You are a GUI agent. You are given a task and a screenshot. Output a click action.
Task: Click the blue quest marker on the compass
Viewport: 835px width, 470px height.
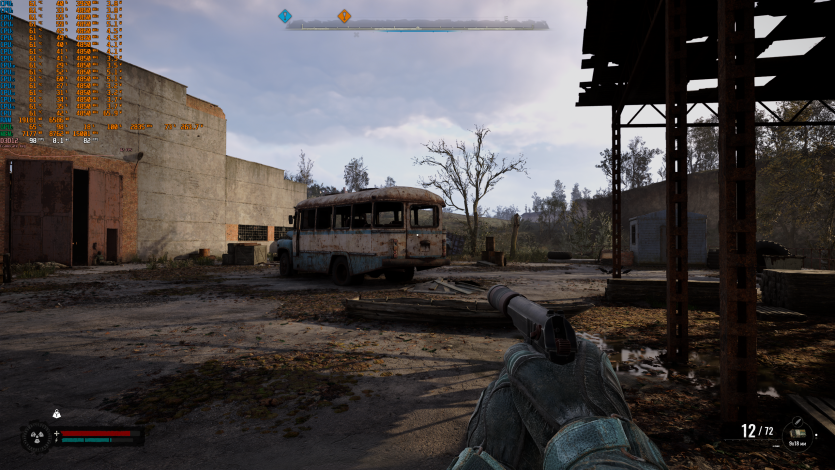285,16
